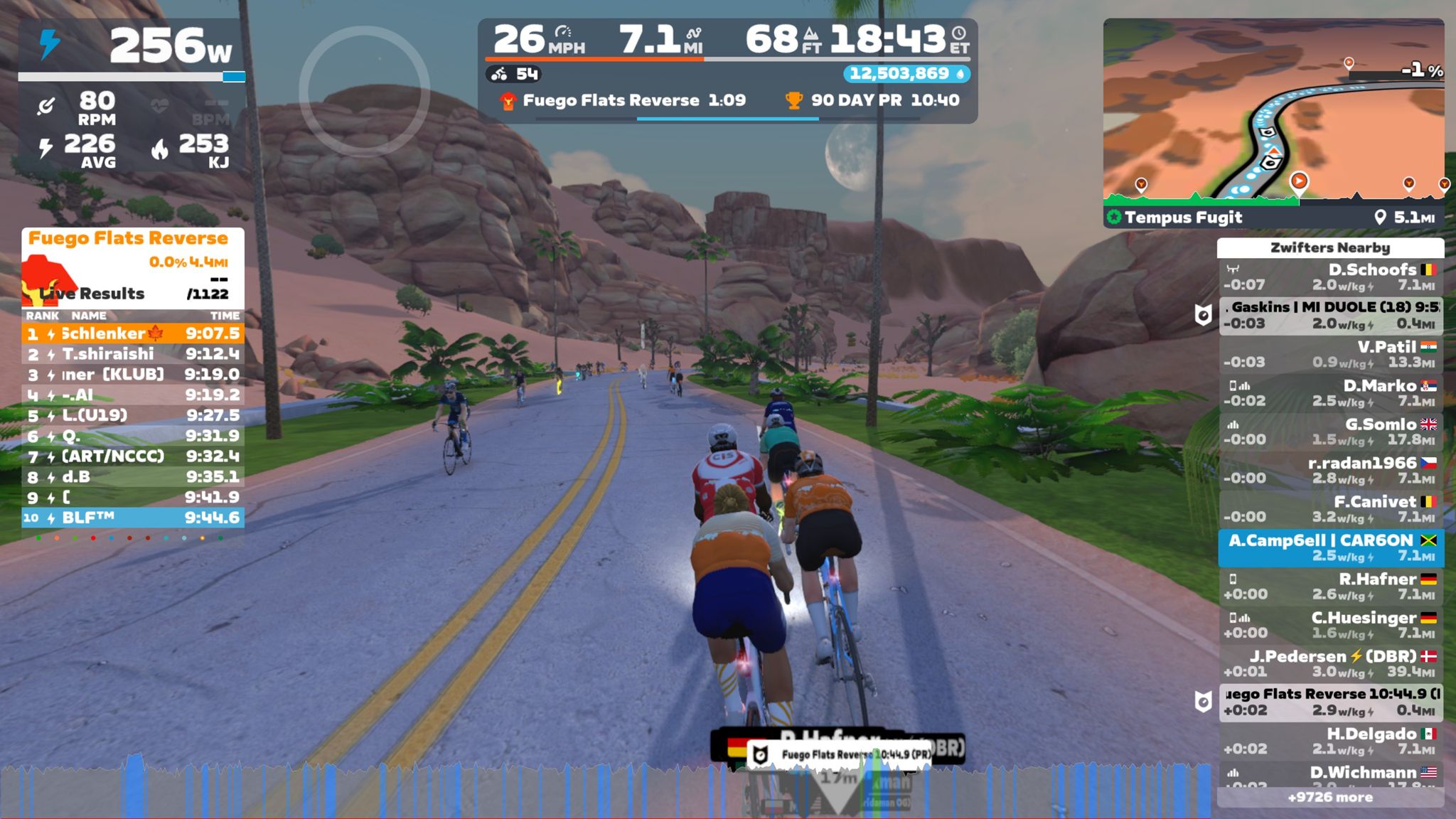Pick r.radan1966 from Zwifters Nearby
Image resolution: width=1456 pixels, height=819 pixels.
tap(1330, 470)
